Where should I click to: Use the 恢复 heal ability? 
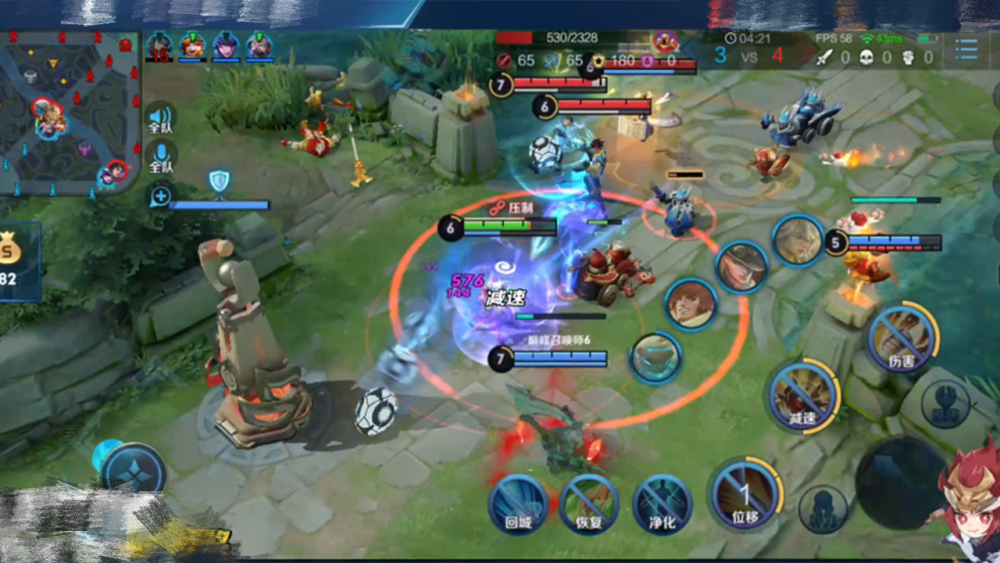click(587, 501)
